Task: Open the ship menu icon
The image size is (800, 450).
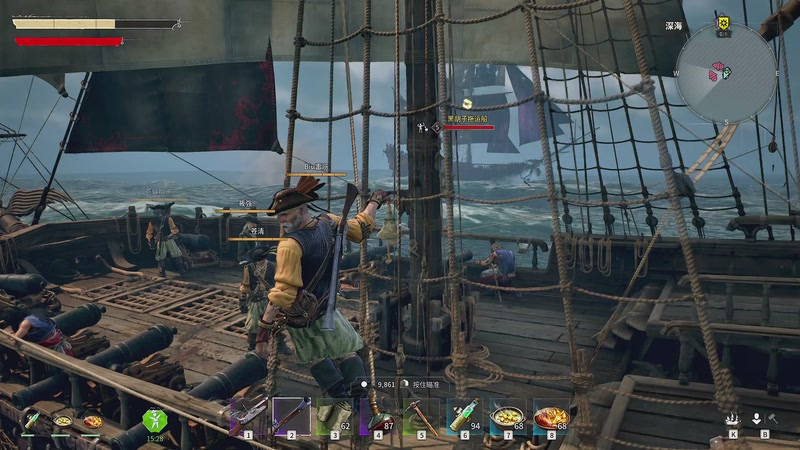Action: coord(733,420)
